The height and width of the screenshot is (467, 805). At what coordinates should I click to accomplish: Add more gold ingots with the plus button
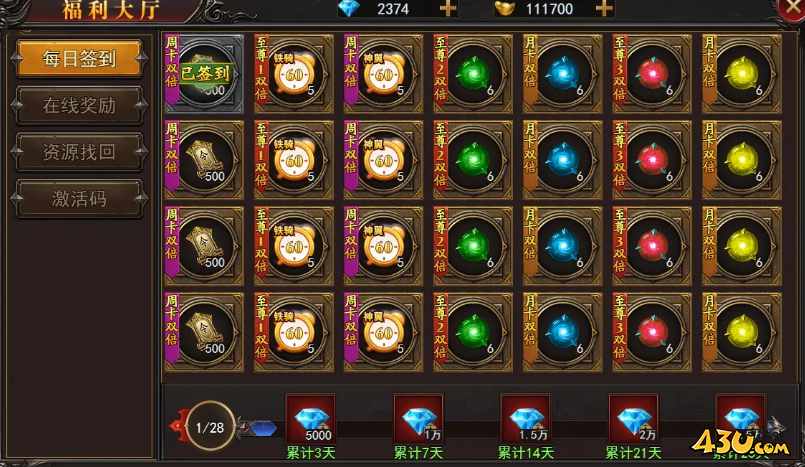tap(604, 9)
